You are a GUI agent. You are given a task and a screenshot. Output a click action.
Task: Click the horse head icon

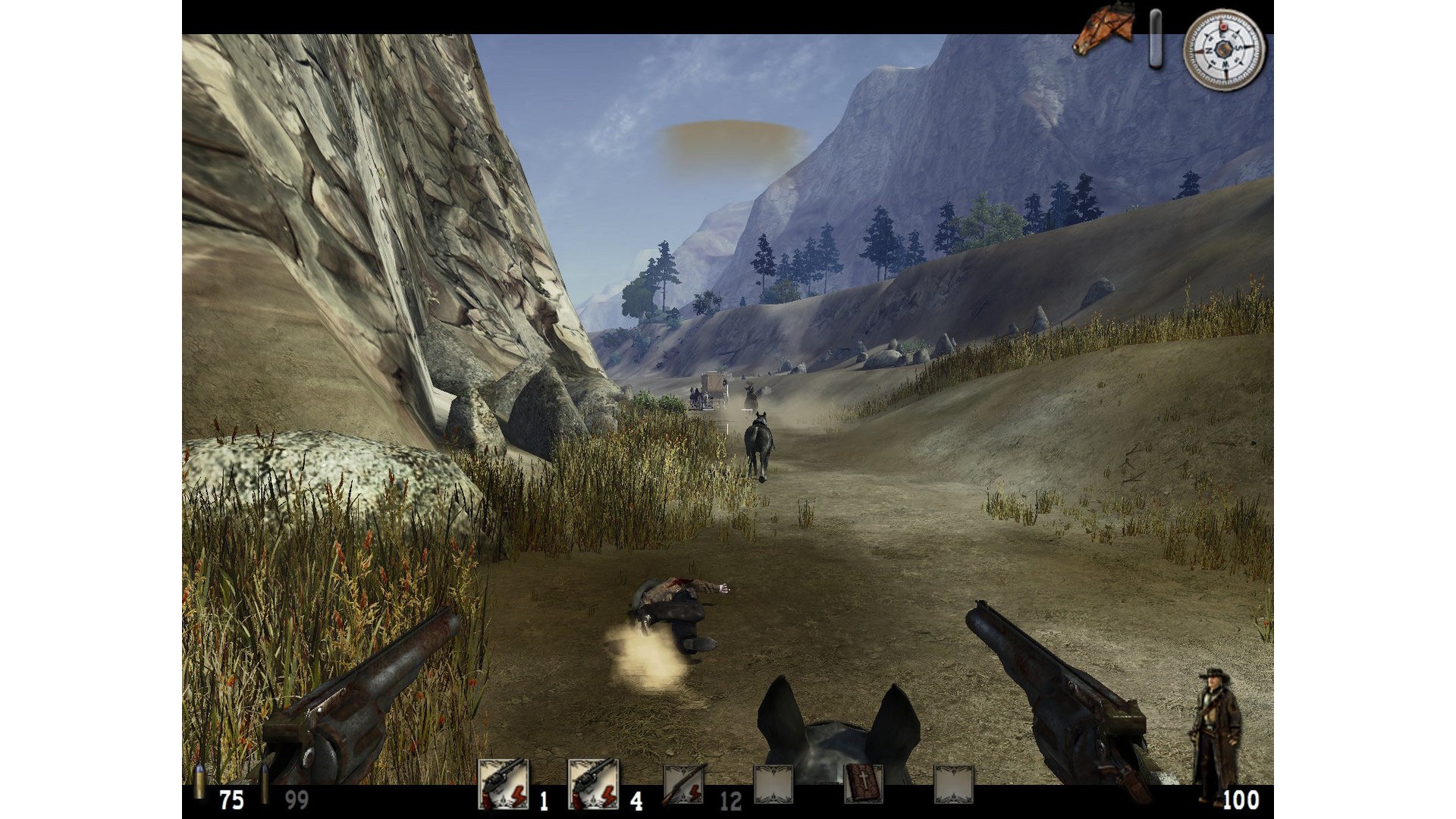point(1103,32)
